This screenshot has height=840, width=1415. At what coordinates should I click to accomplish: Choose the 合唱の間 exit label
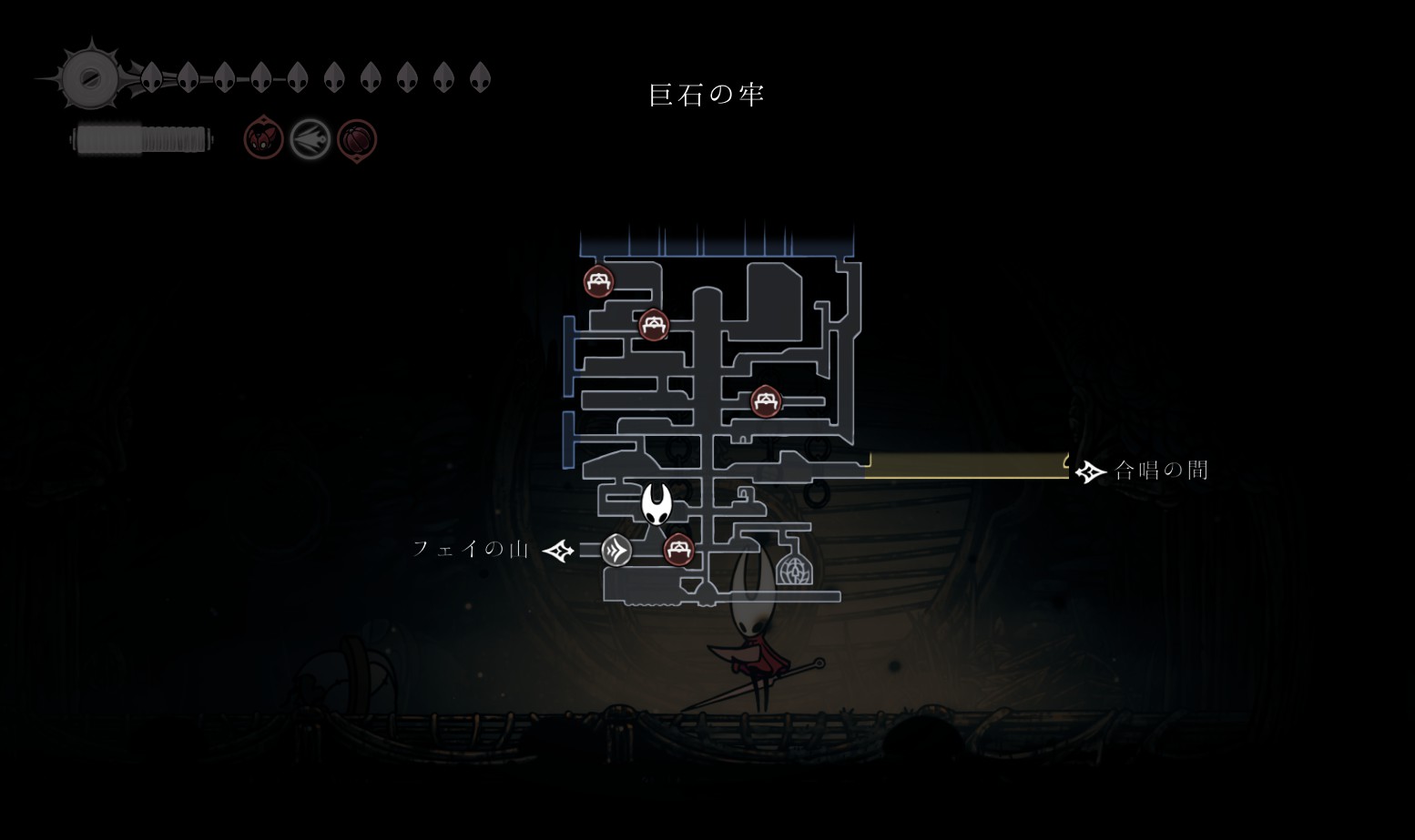click(x=1161, y=471)
